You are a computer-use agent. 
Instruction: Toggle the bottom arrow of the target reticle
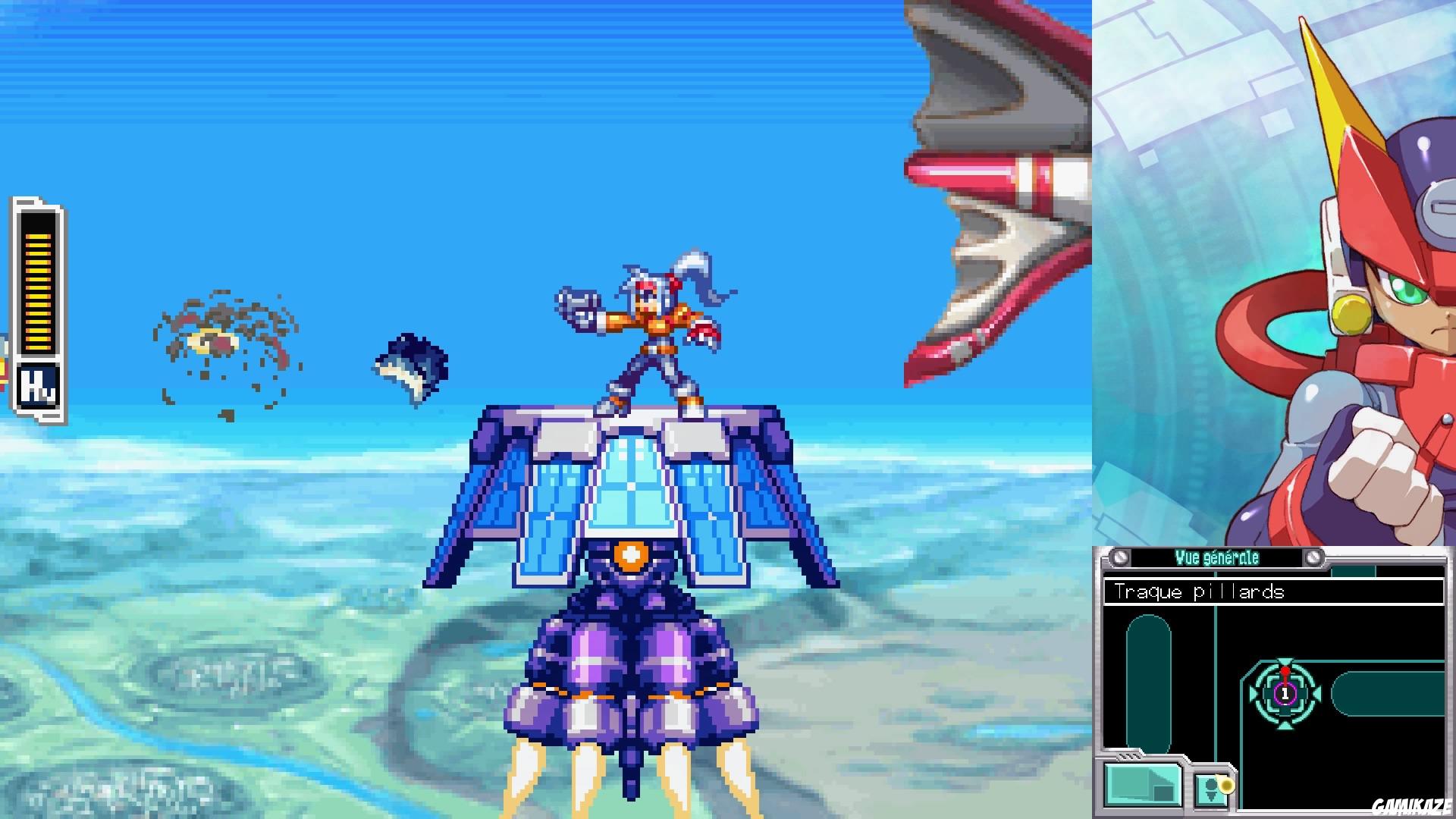1285,726
